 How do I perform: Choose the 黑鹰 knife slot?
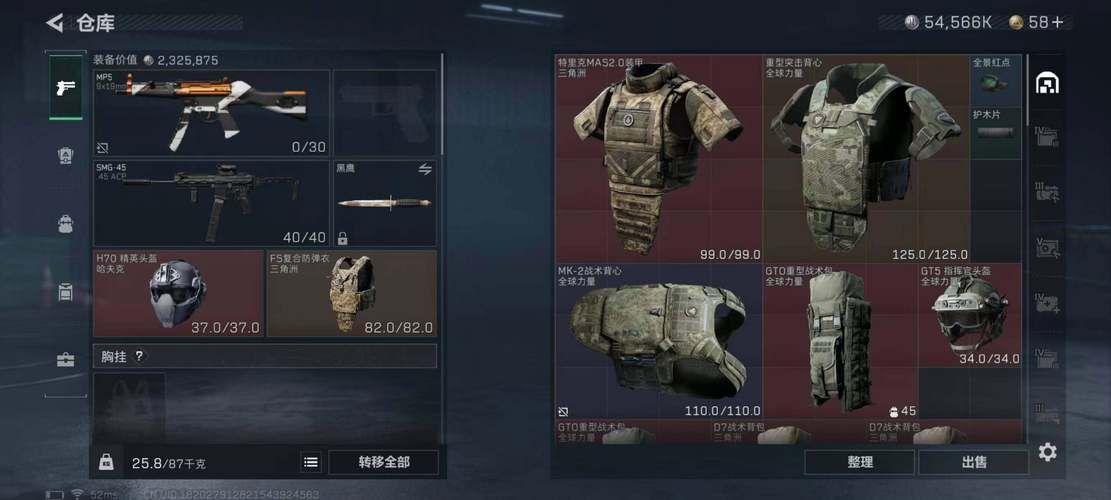point(384,203)
